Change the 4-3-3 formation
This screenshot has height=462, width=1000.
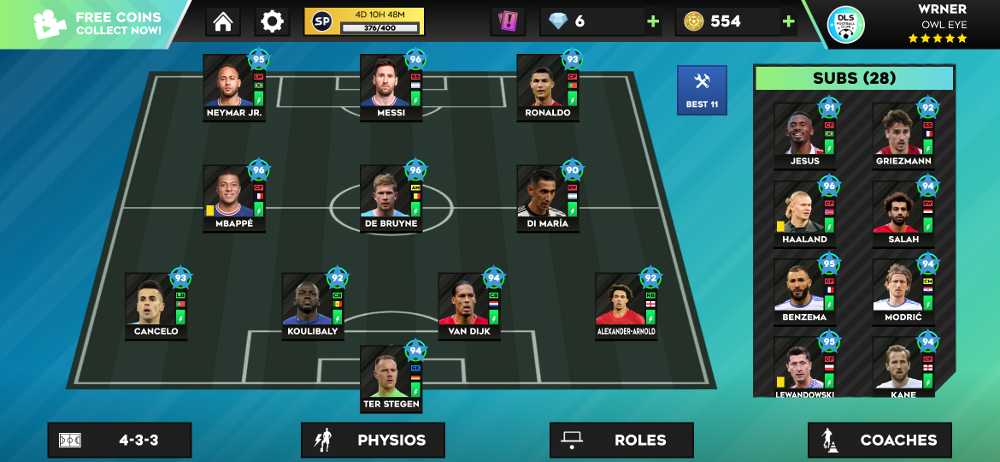click(119, 440)
